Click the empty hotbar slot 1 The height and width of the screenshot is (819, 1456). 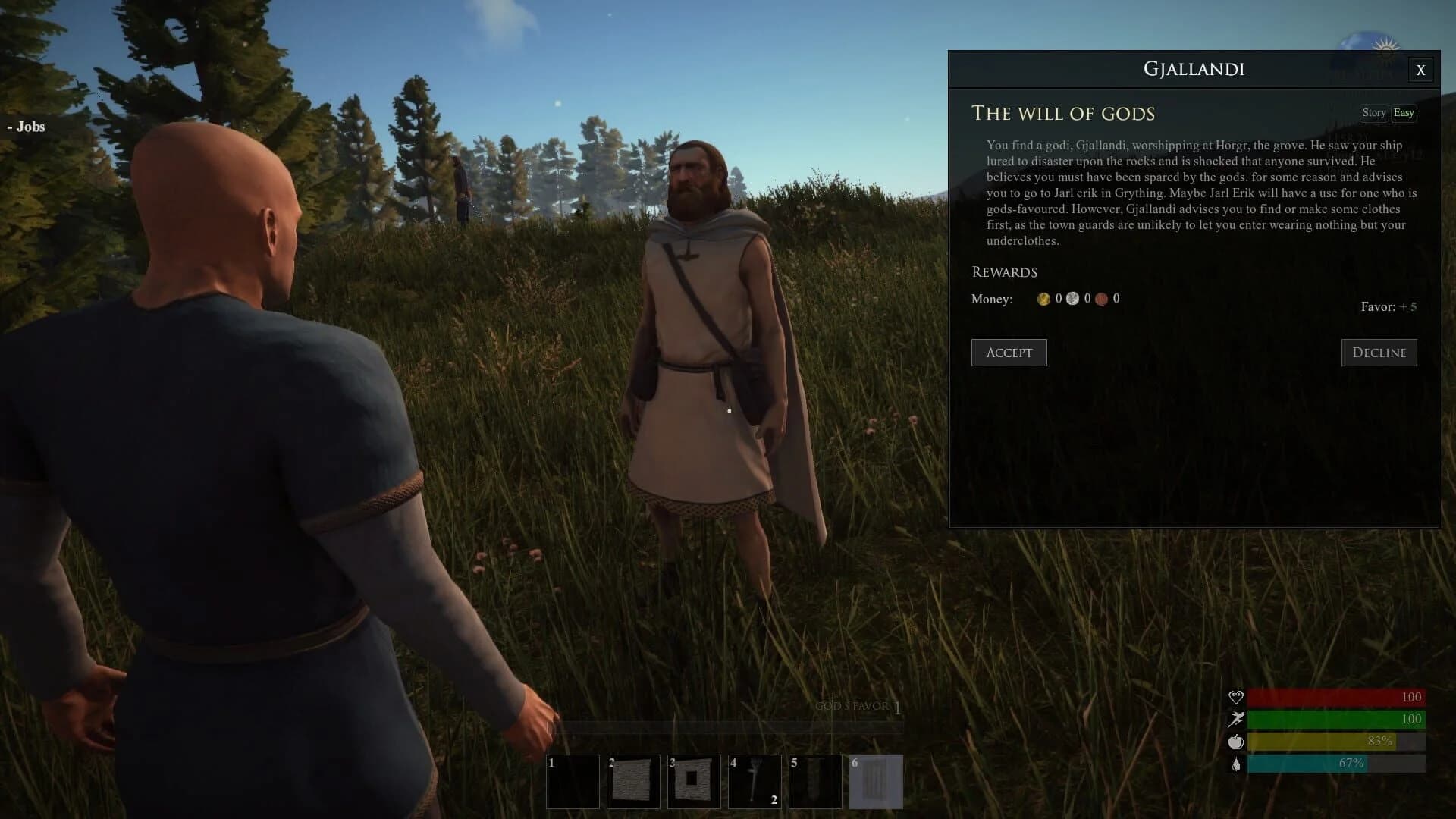point(573,781)
